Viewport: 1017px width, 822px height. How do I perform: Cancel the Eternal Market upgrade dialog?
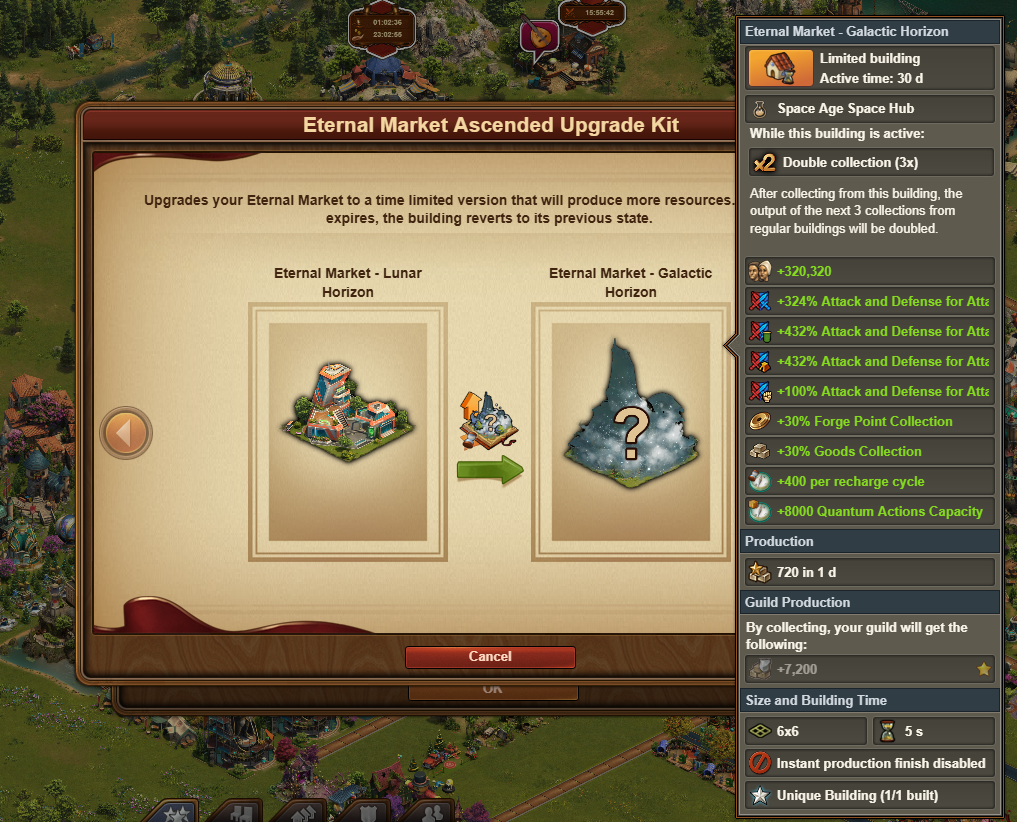tap(490, 657)
